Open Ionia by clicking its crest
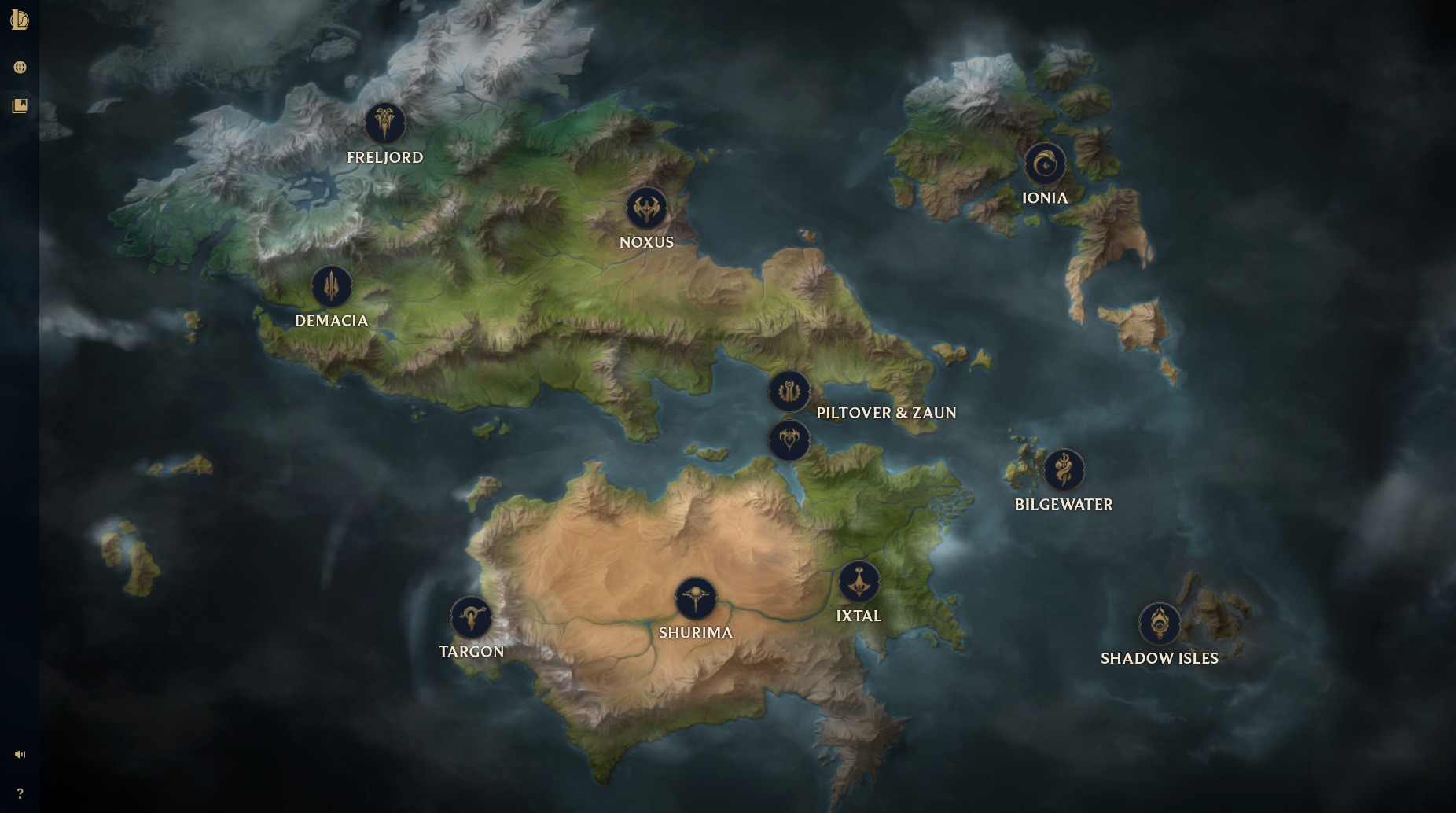This screenshot has height=813, width=1456. coord(1044,164)
